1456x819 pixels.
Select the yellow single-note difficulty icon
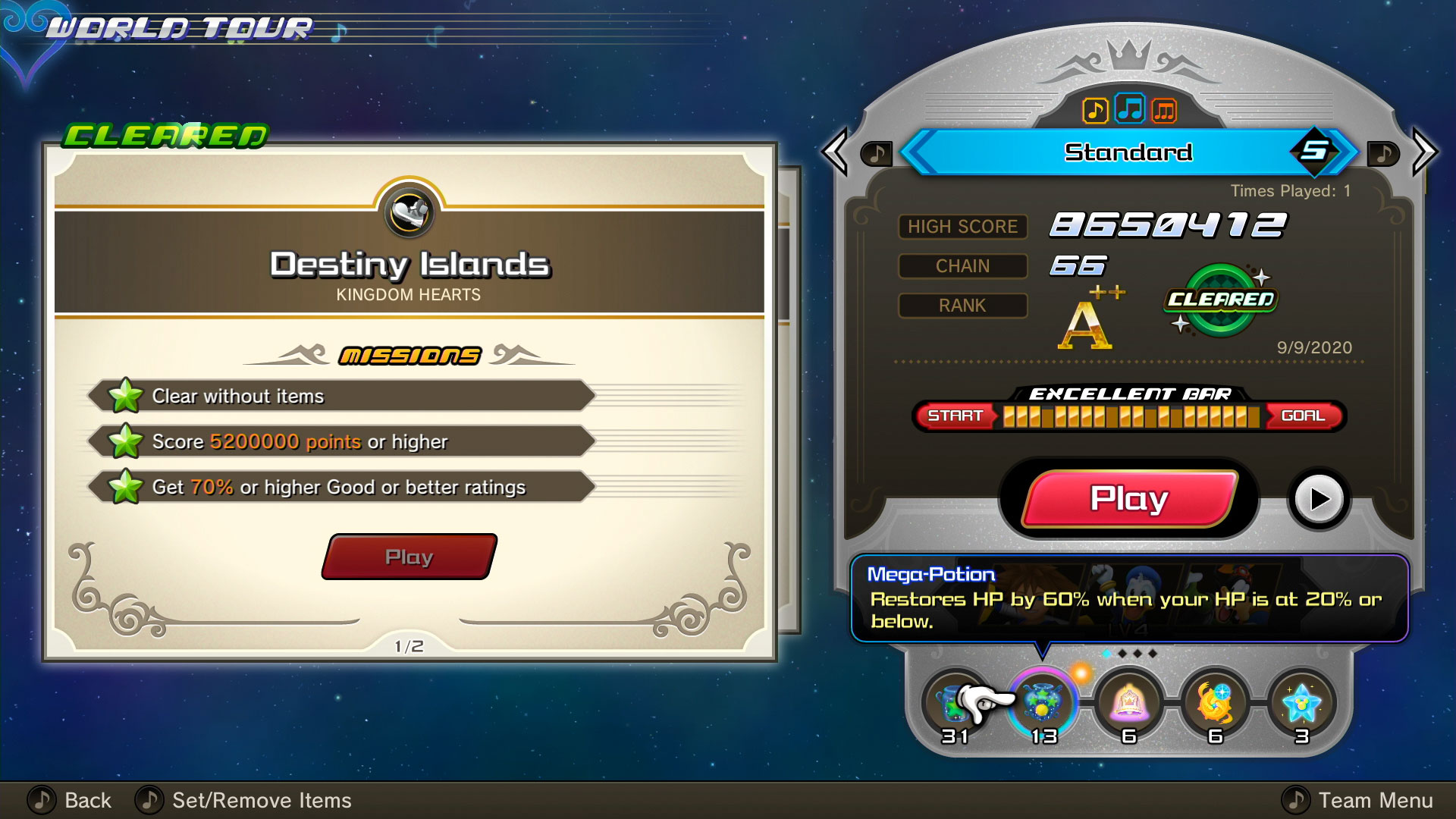(x=1094, y=111)
